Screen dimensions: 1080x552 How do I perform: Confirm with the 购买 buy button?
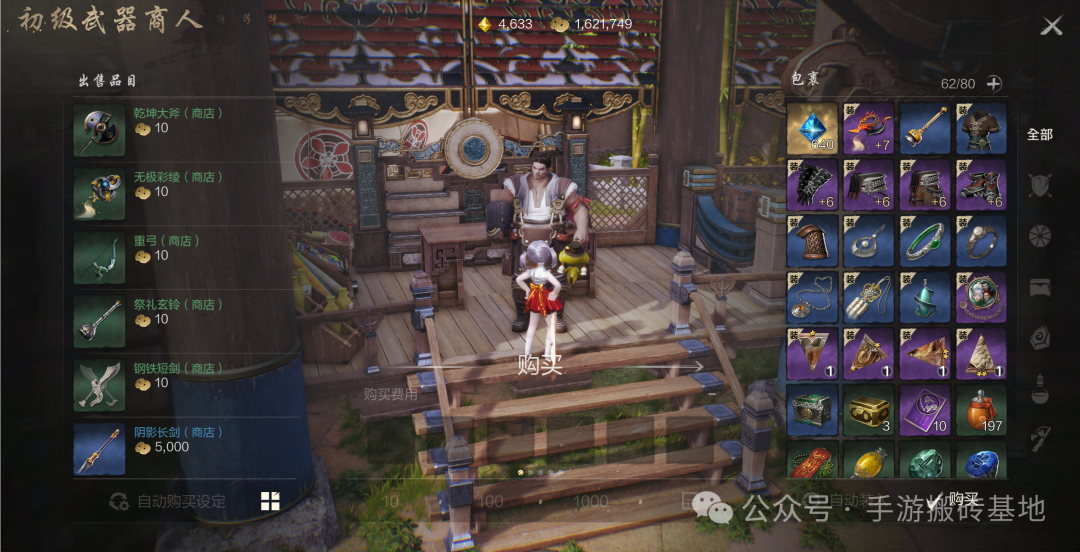point(955,500)
